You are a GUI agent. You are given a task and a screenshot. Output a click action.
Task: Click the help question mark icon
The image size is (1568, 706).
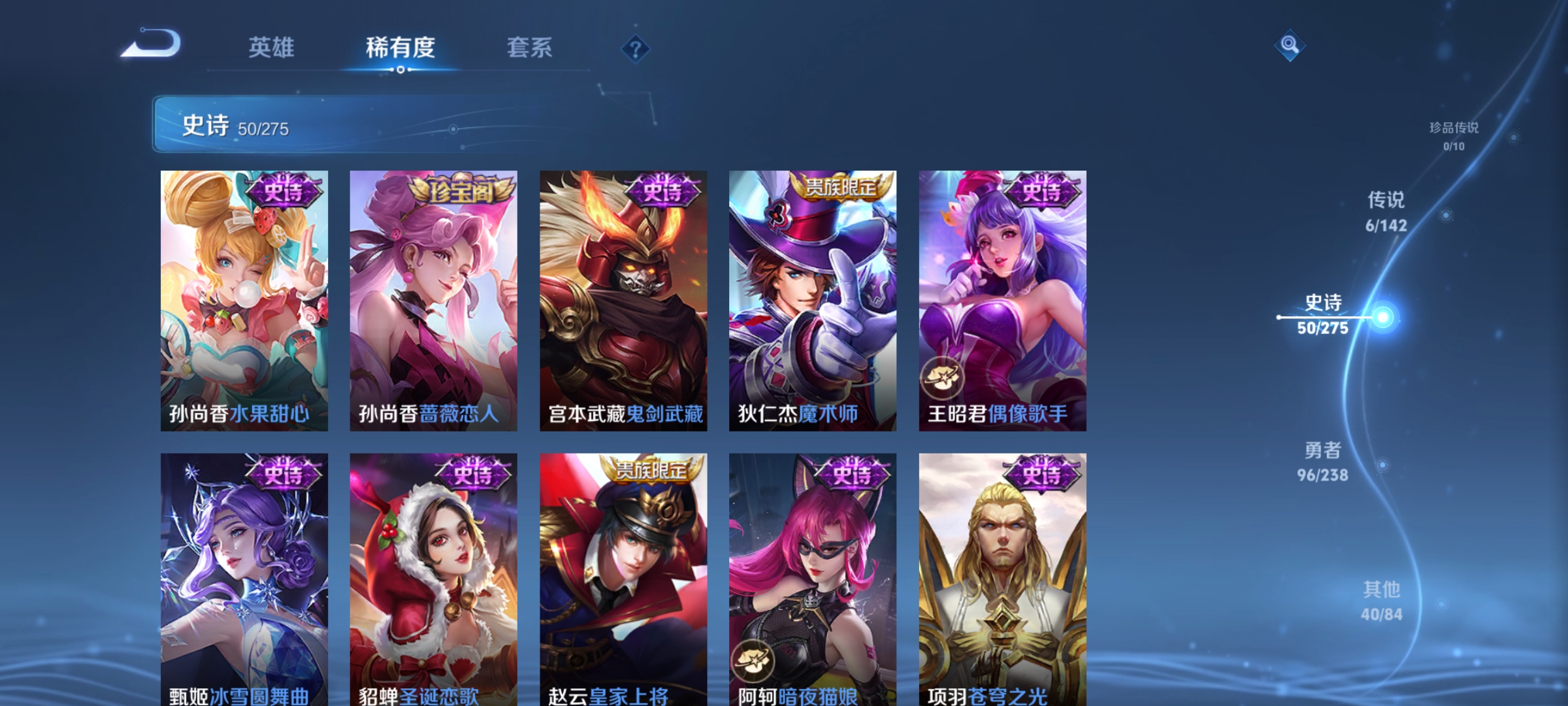633,48
